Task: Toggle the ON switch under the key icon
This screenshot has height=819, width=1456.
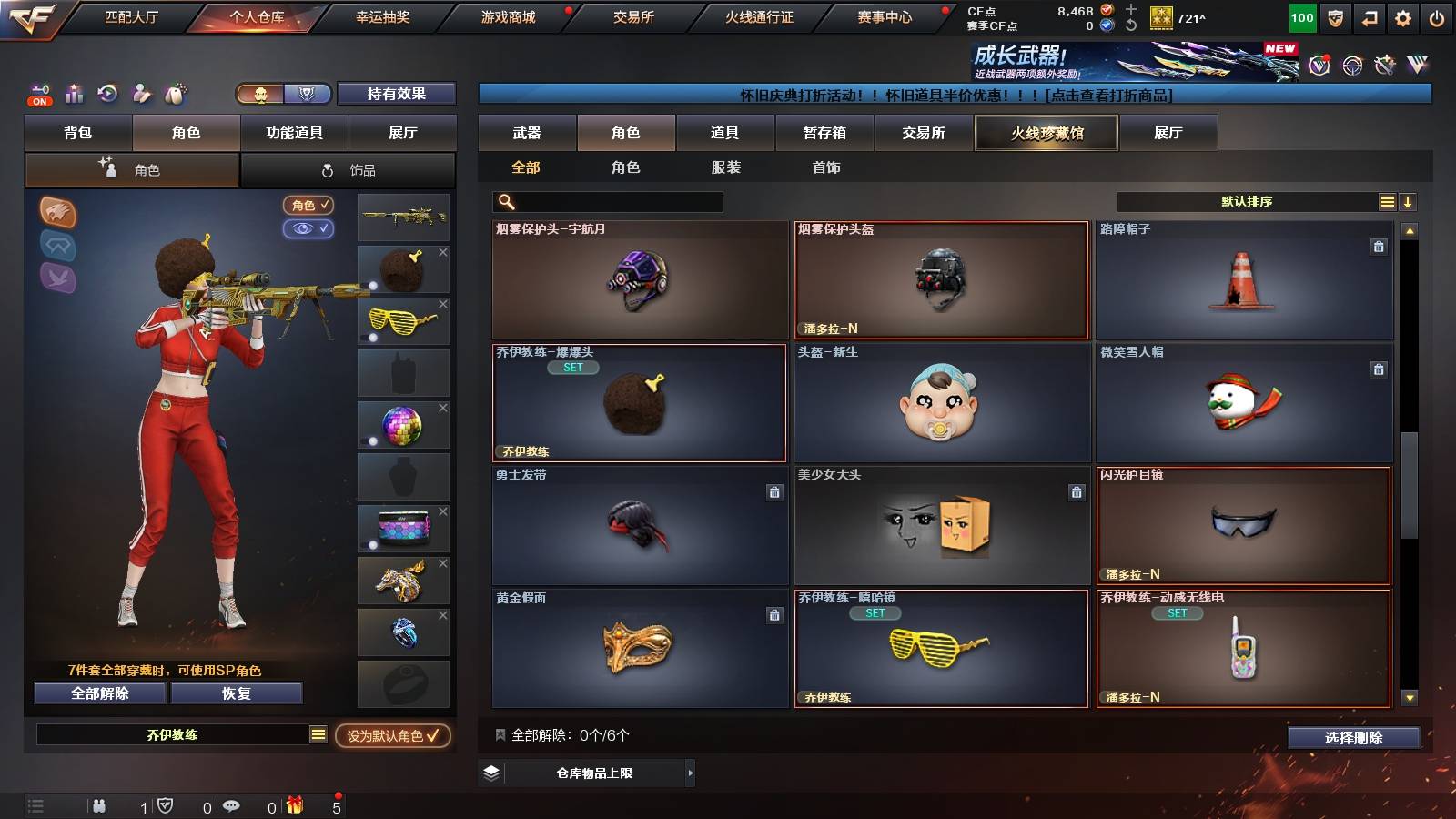Action: (39, 102)
